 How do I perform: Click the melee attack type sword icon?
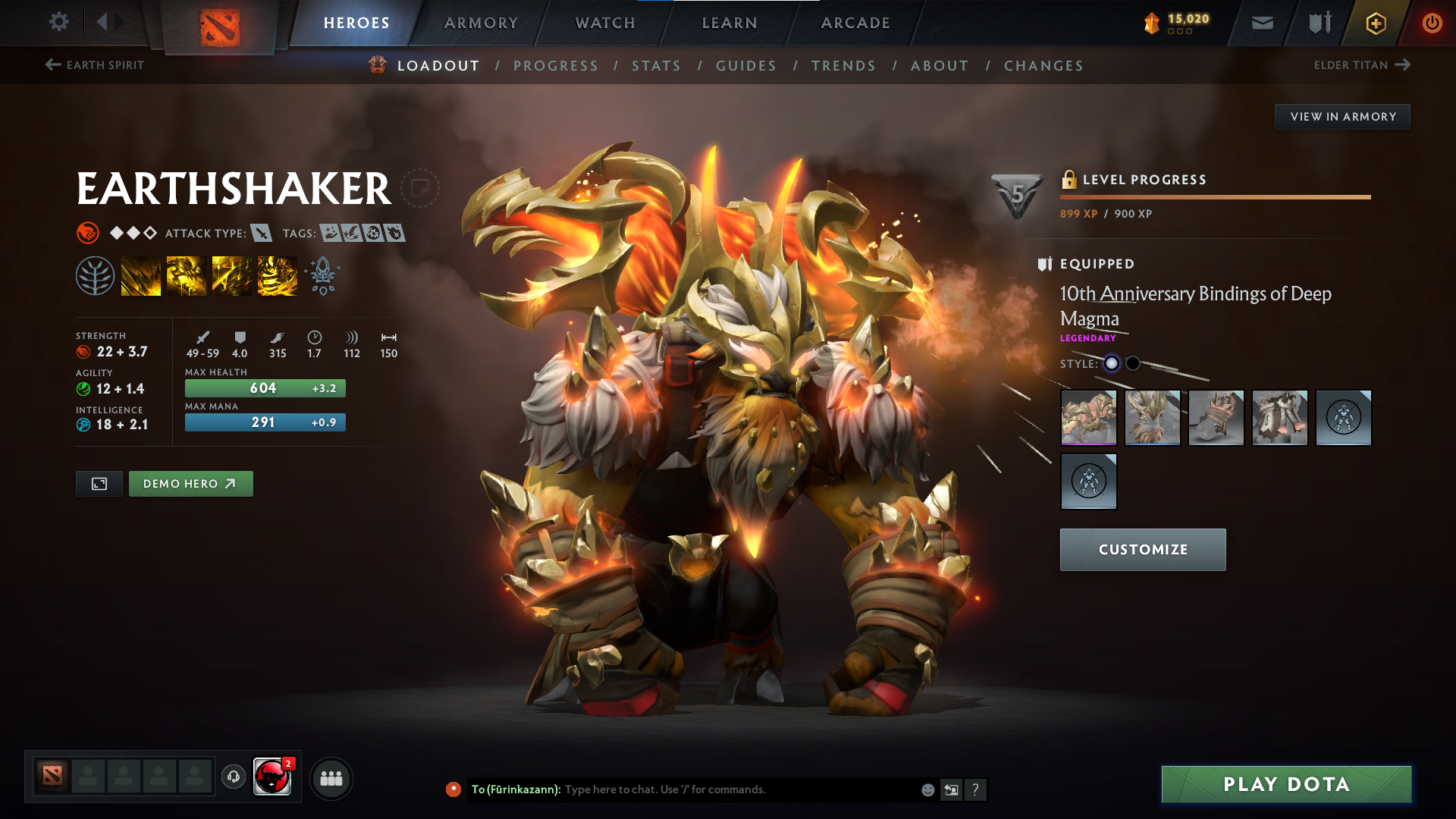click(x=262, y=234)
